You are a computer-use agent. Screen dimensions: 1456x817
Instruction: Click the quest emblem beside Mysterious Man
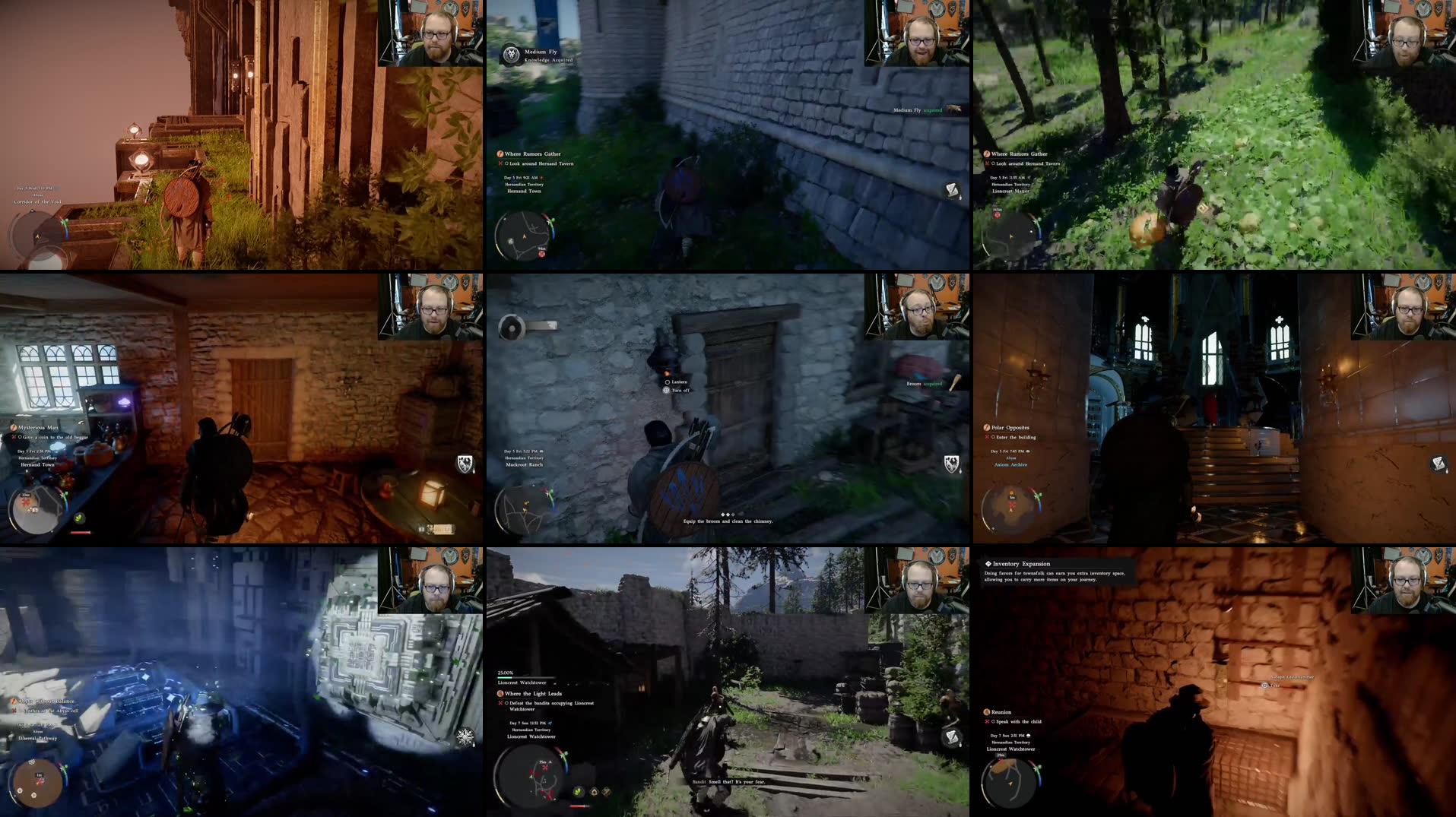14,428
